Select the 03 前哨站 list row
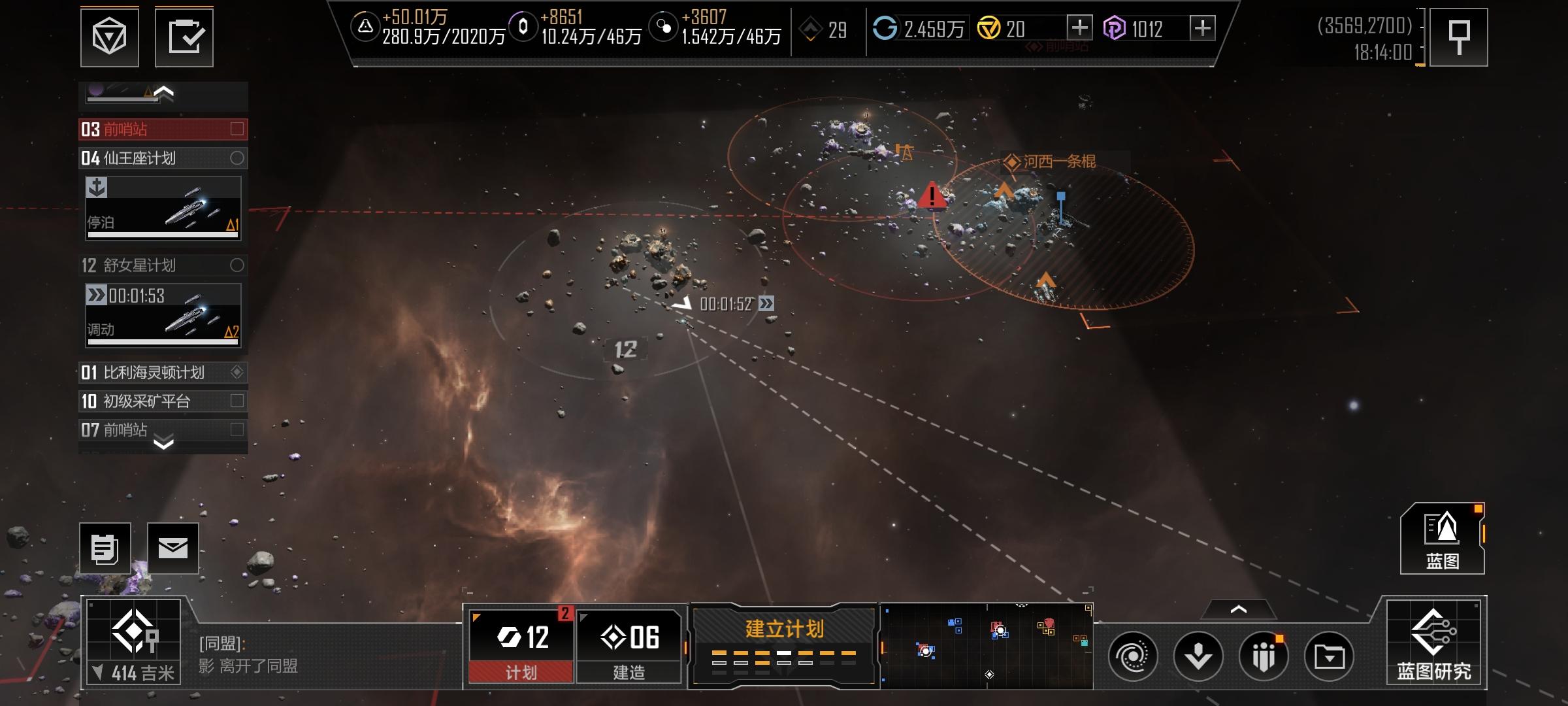Screen dimensions: 1568x706 (x=163, y=129)
